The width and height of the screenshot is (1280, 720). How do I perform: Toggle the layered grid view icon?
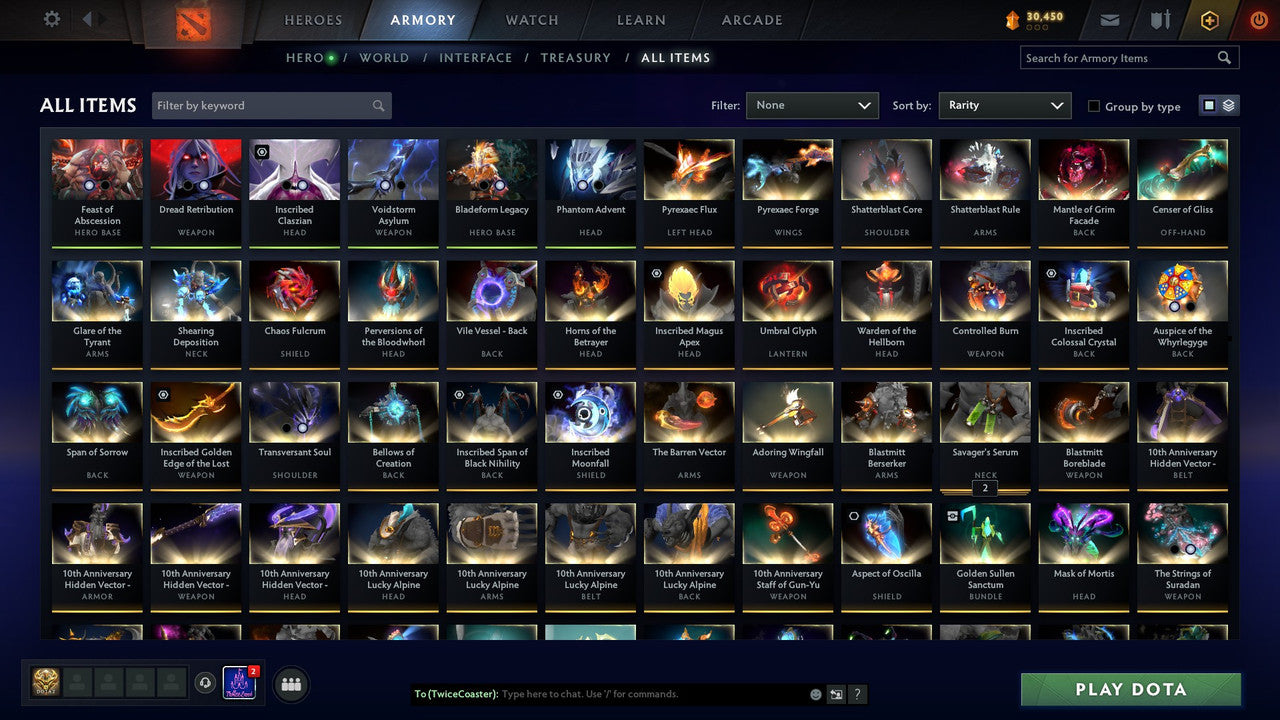pyautogui.click(x=1228, y=104)
